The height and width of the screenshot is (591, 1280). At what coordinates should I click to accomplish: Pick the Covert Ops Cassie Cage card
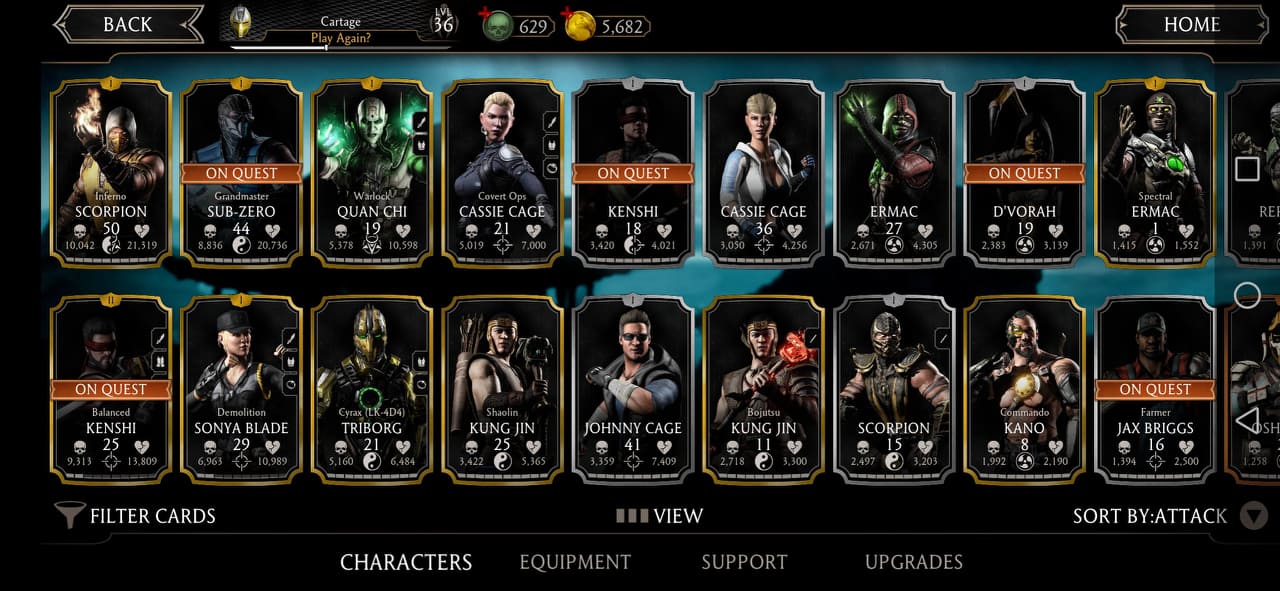point(502,172)
